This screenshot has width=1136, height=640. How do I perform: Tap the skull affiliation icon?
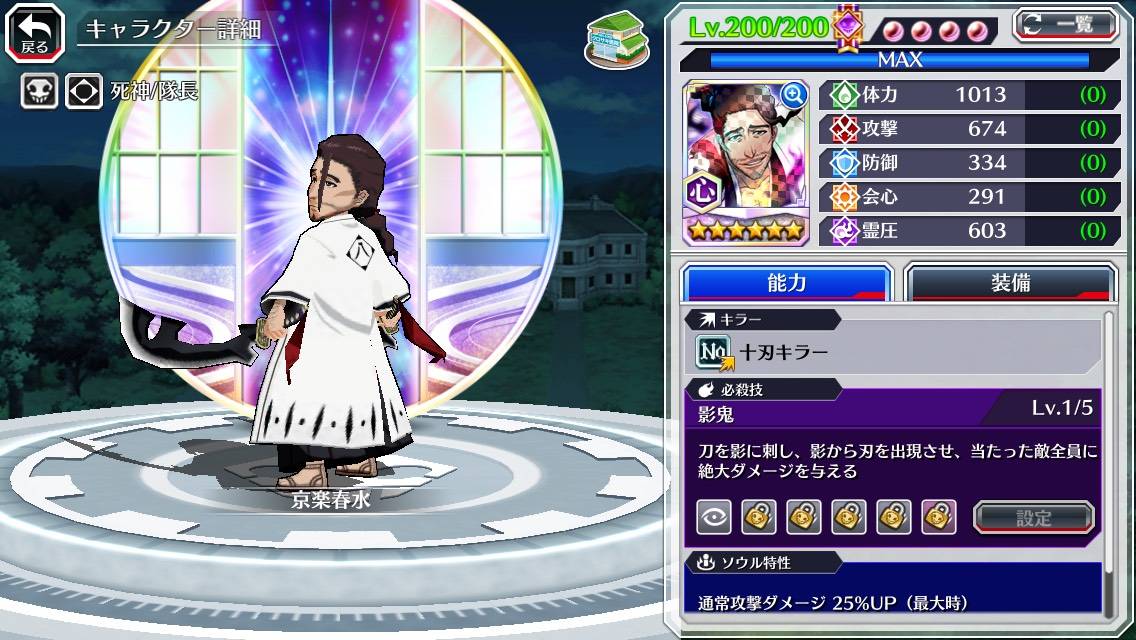tap(39, 92)
